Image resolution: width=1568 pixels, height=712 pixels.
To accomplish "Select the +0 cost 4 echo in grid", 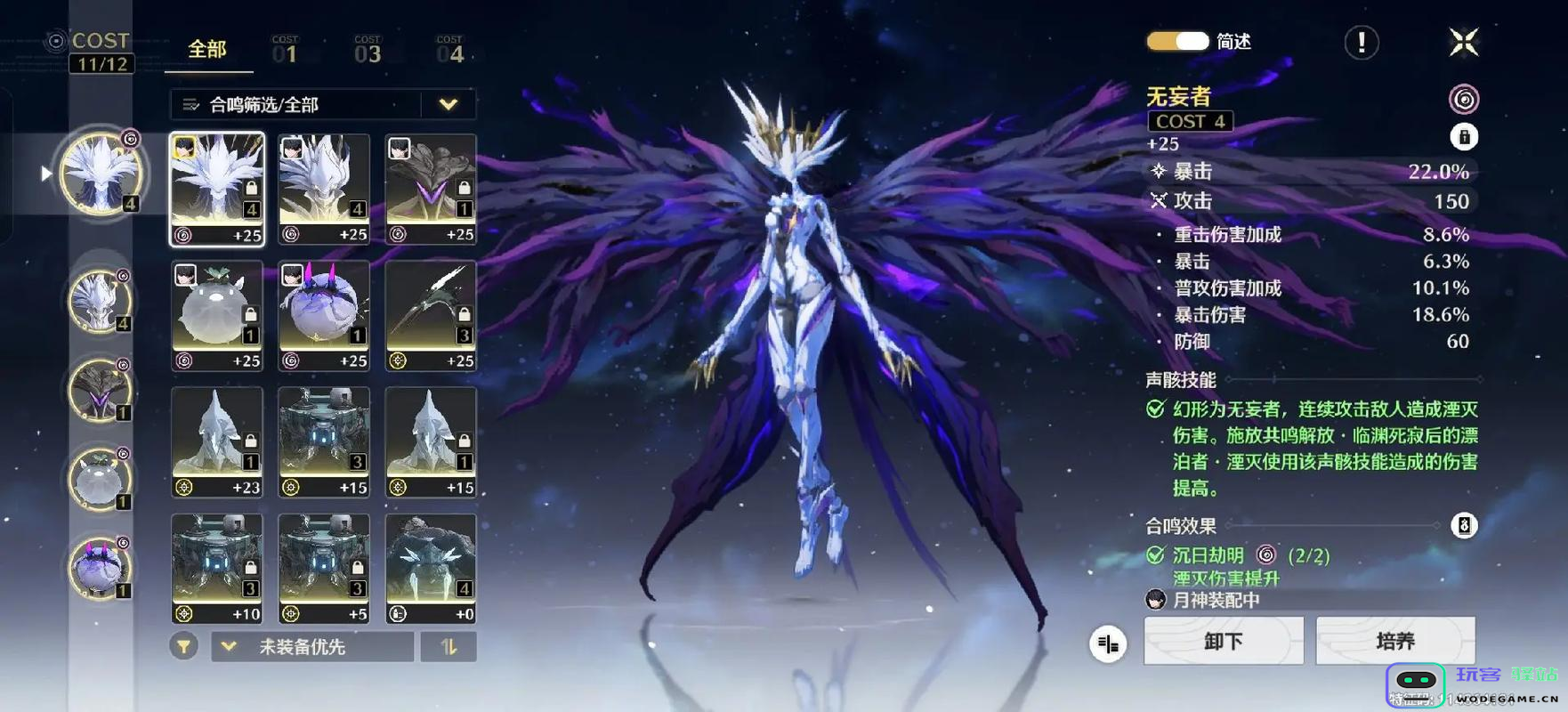I will [431, 569].
